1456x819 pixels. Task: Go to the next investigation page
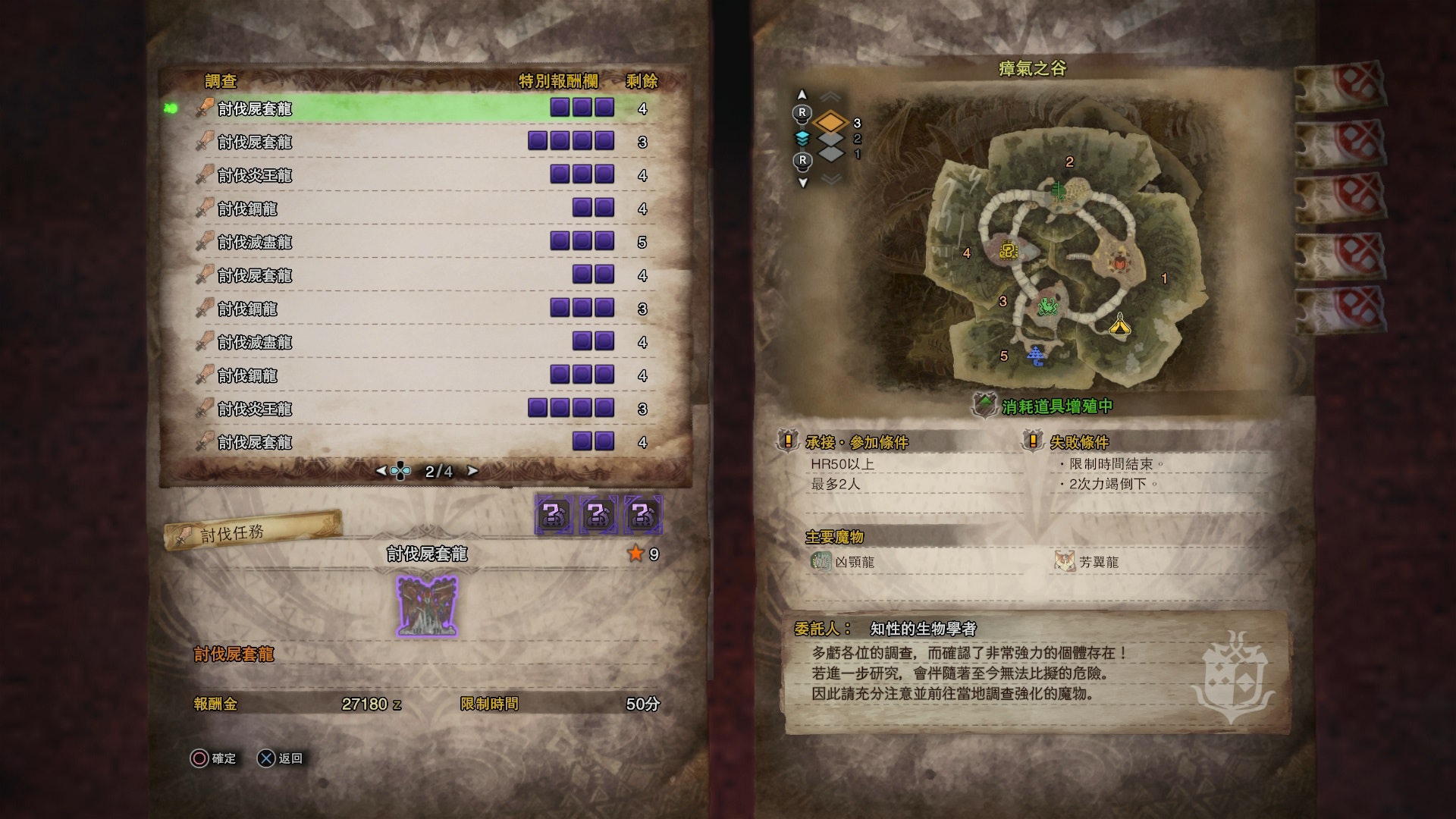point(473,471)
